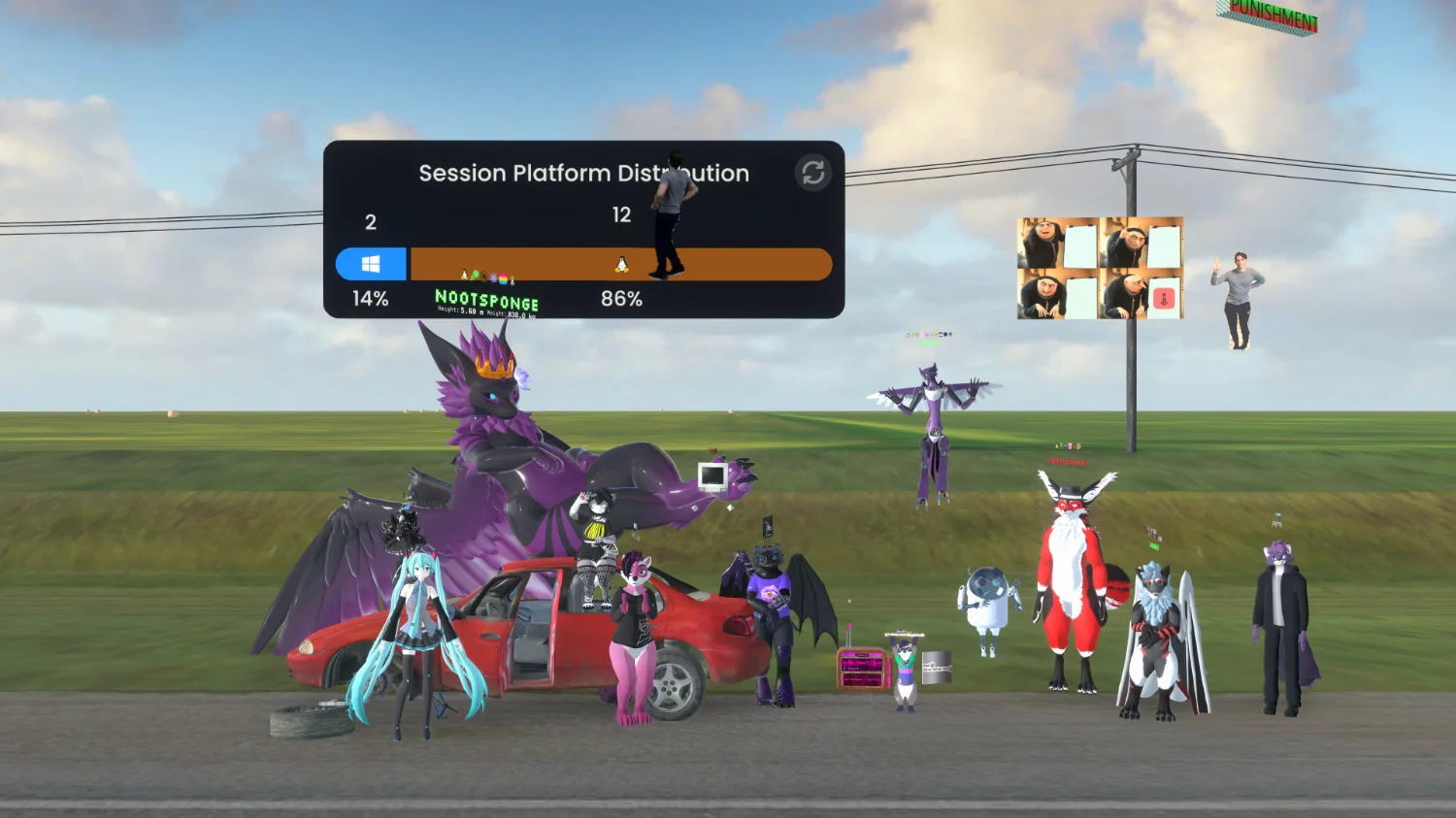The width and height of the screenshot is (1456, 818).
Task: Refresh the Session Platform Distribution panel
Action: (x=812, y=173)
